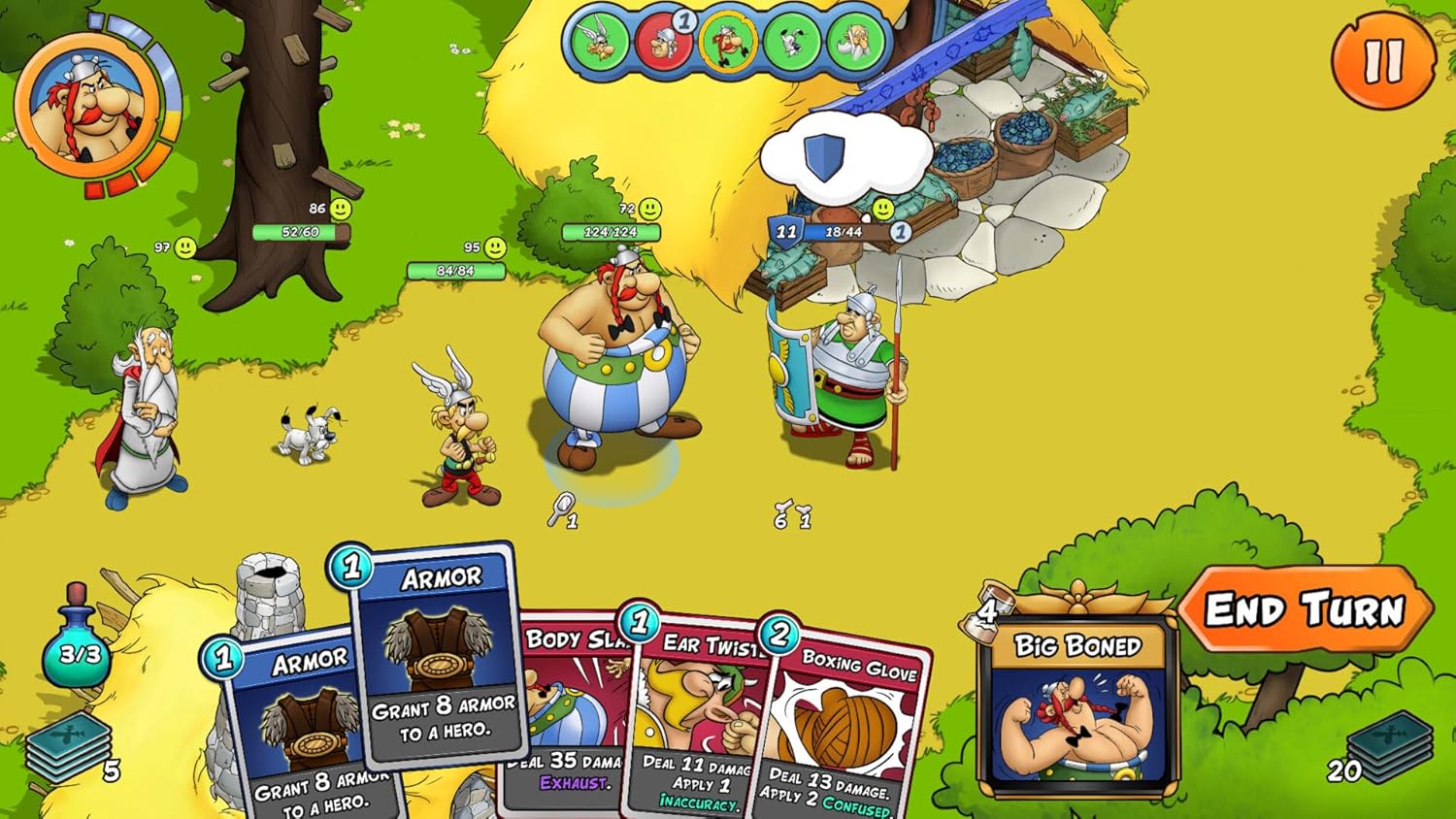The width and height of the screenshot is (1456, 819).
Task: Select Asterix in the turn order bar
Action: 596,42
